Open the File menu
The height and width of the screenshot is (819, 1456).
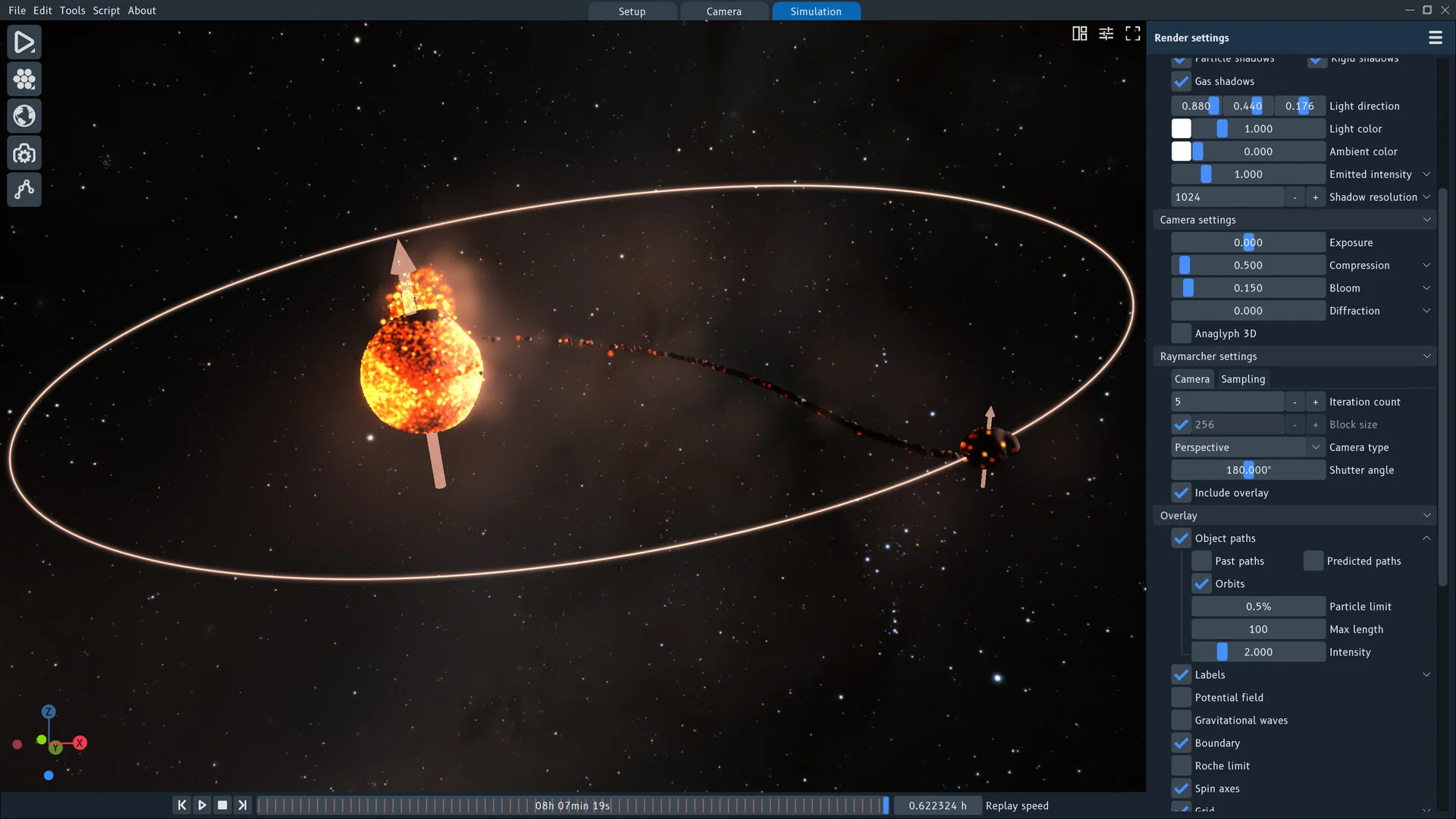click(x=17, y=11)
